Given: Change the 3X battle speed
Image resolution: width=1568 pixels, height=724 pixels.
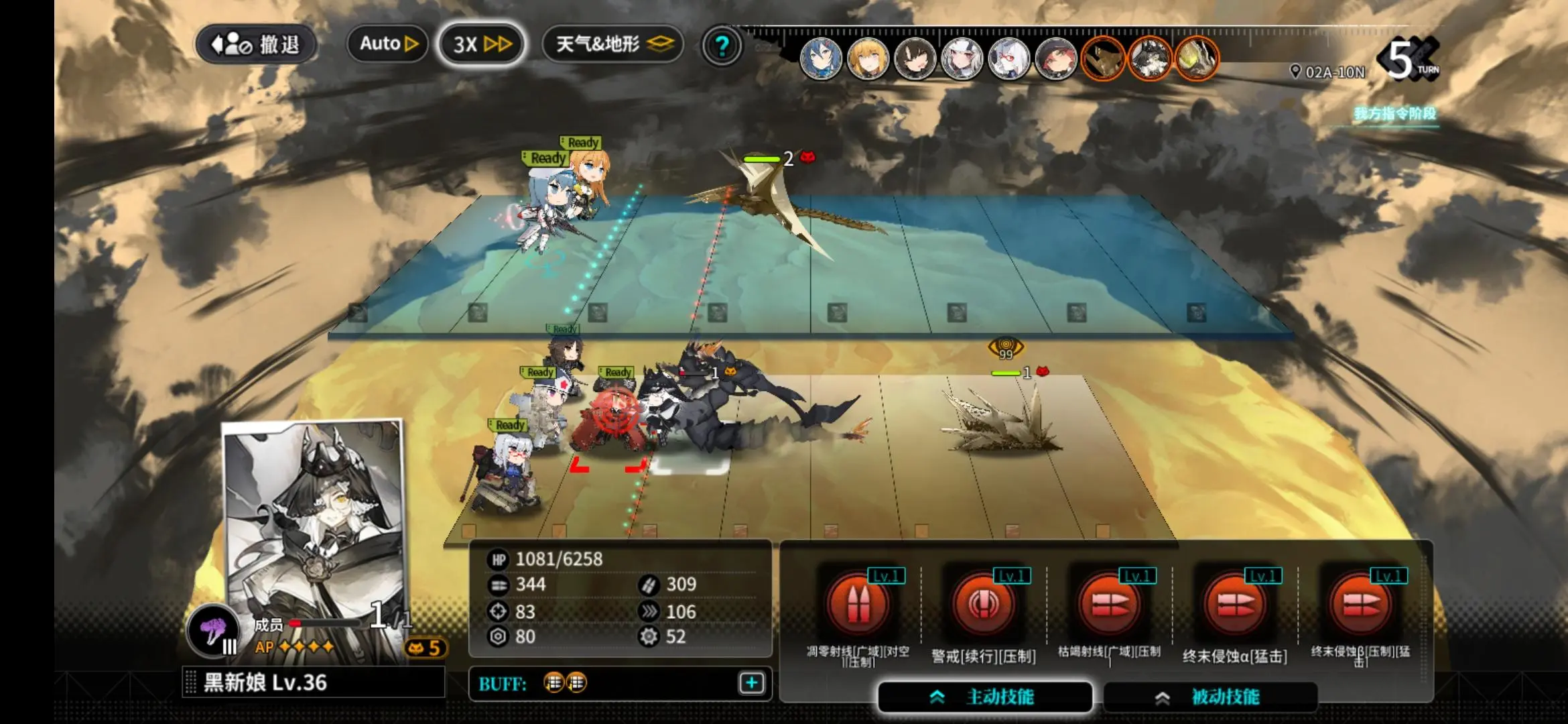Looking at the screenshot, I should (x=481, y=45).
